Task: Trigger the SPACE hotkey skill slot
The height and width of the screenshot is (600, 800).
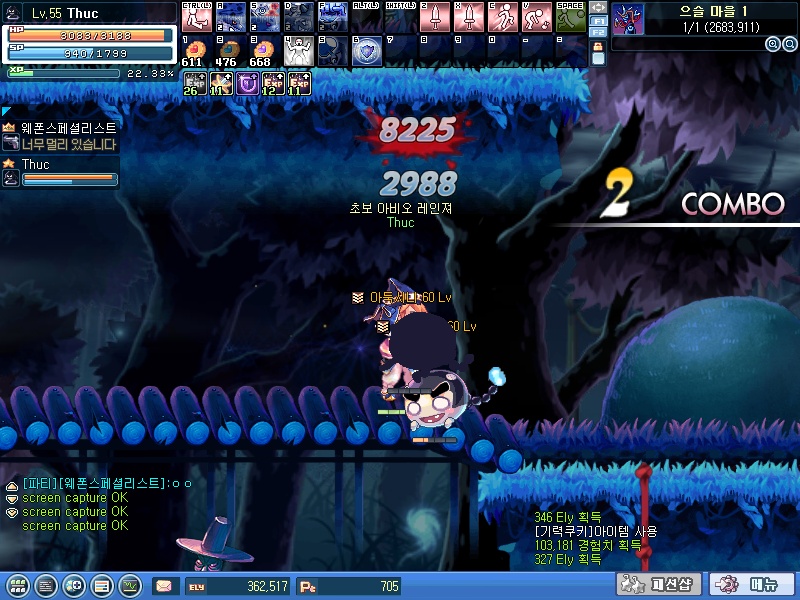Action: [x=570, y=18]
